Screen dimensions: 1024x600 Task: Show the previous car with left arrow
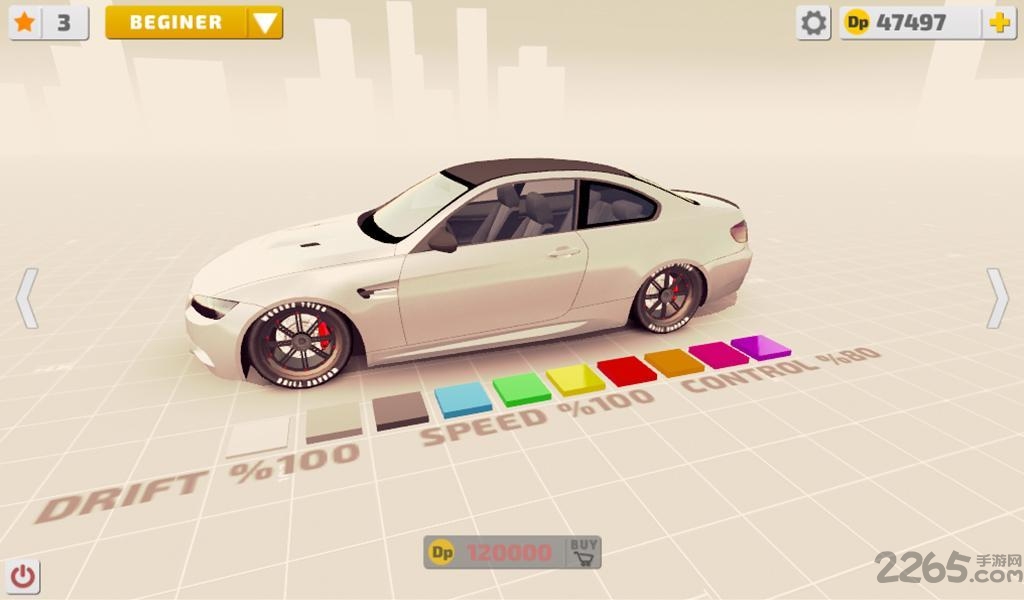point(27,297)
